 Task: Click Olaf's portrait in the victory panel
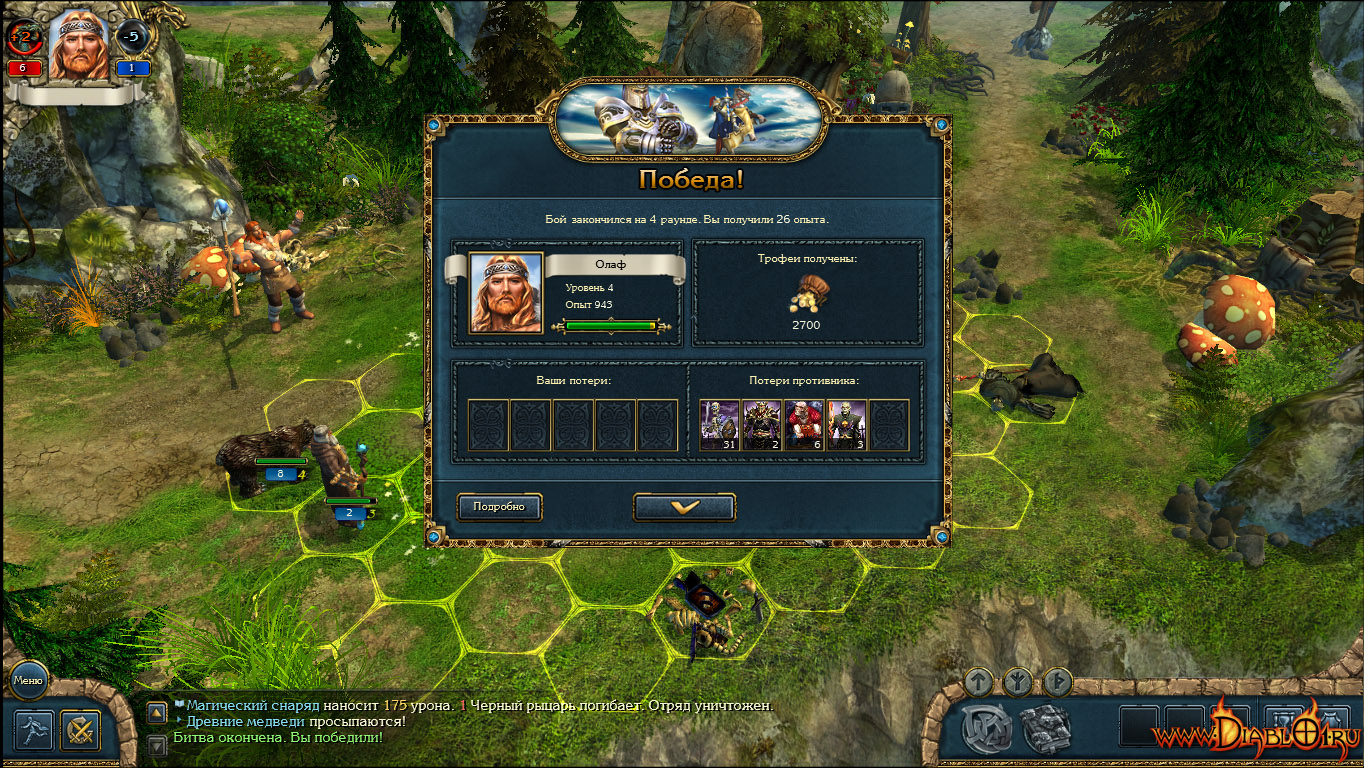[506, 293]
